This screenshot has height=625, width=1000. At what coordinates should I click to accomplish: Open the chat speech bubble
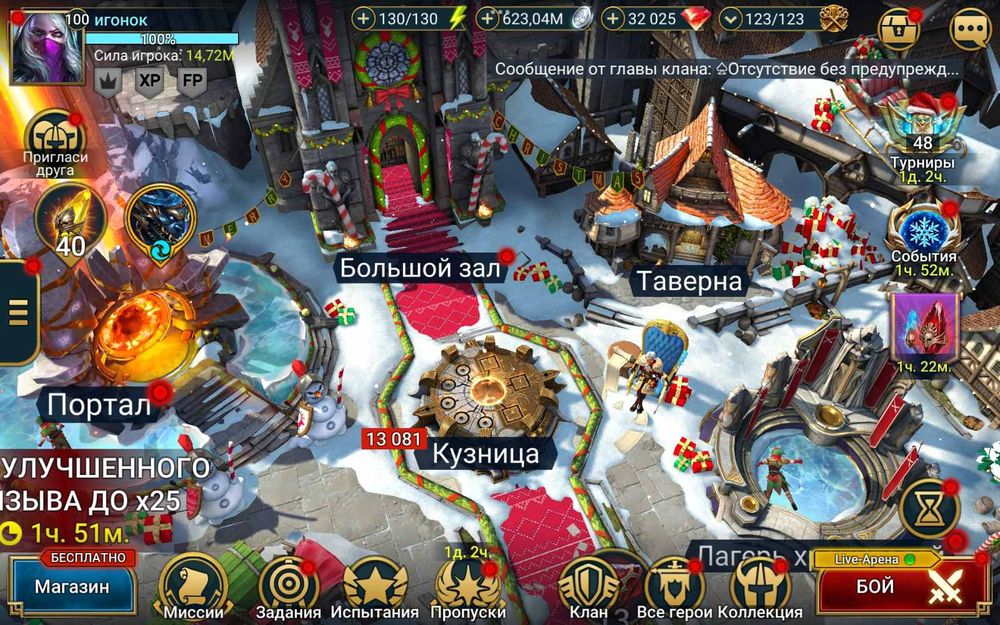coord(969,29)
